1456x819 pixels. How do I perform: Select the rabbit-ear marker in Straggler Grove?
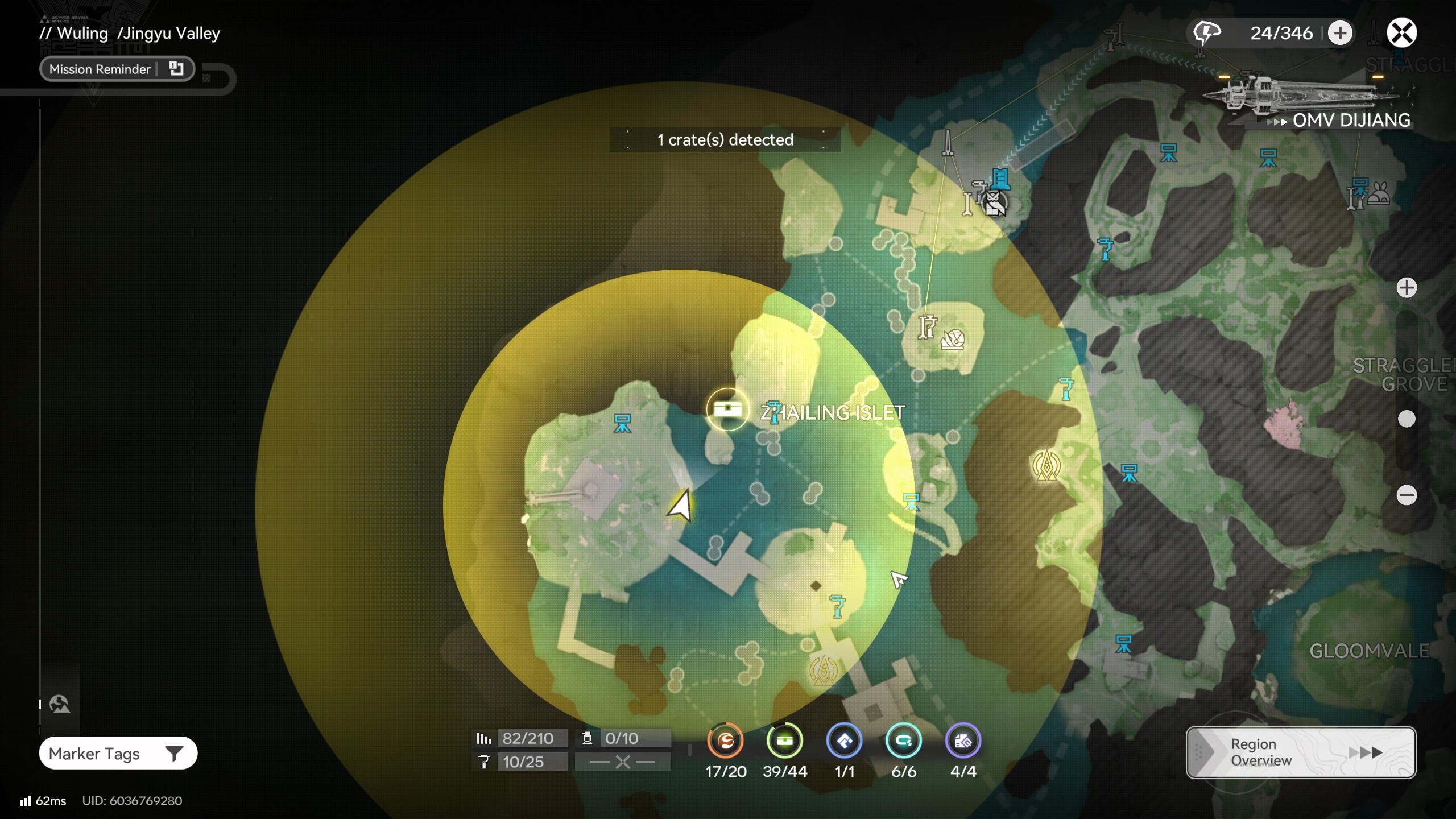pos(1380,193)
